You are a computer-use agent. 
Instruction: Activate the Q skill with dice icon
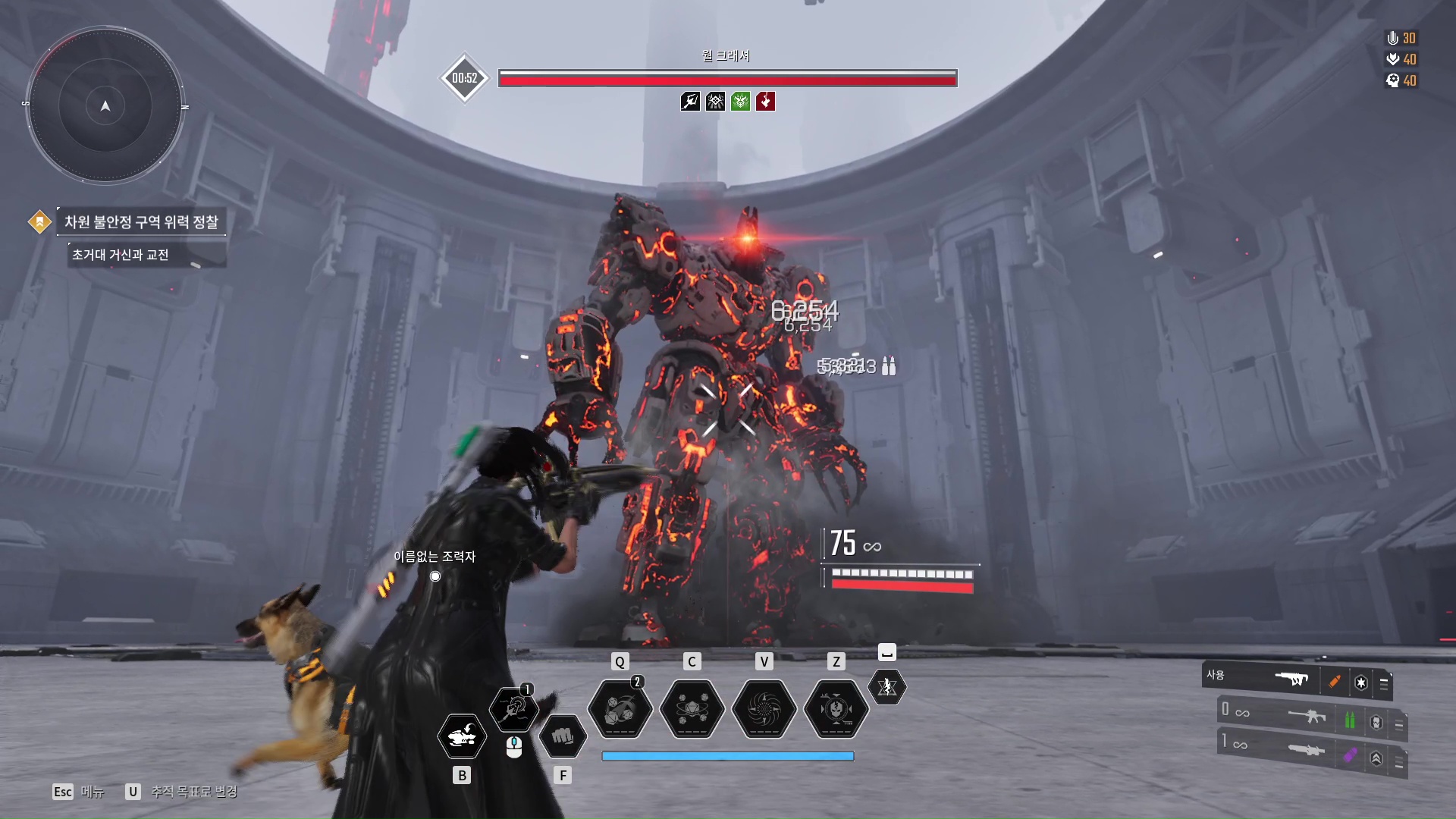click(x=620, y=709)
